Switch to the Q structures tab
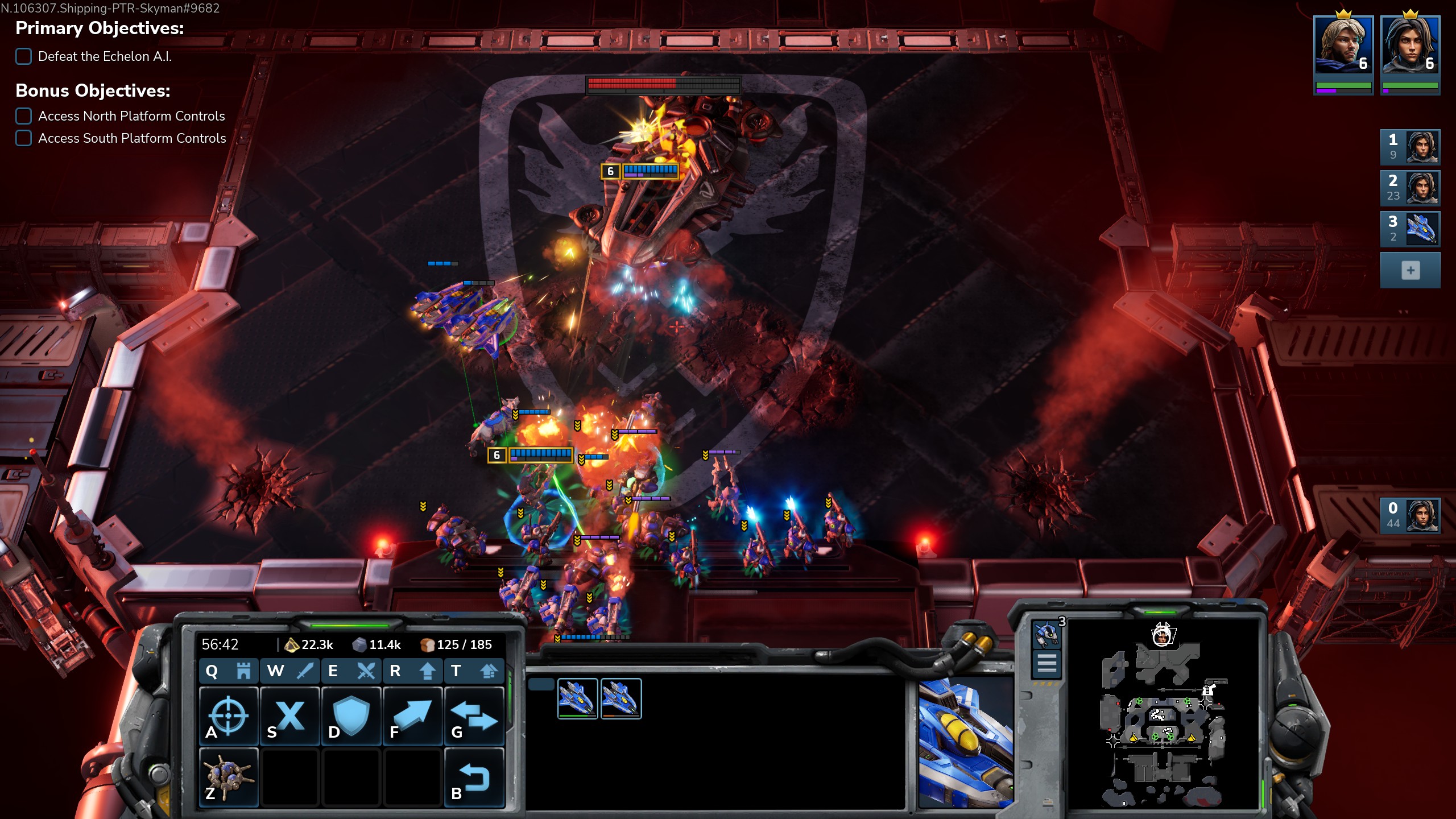Screen dimensions: 1456x819 (229, 671)
